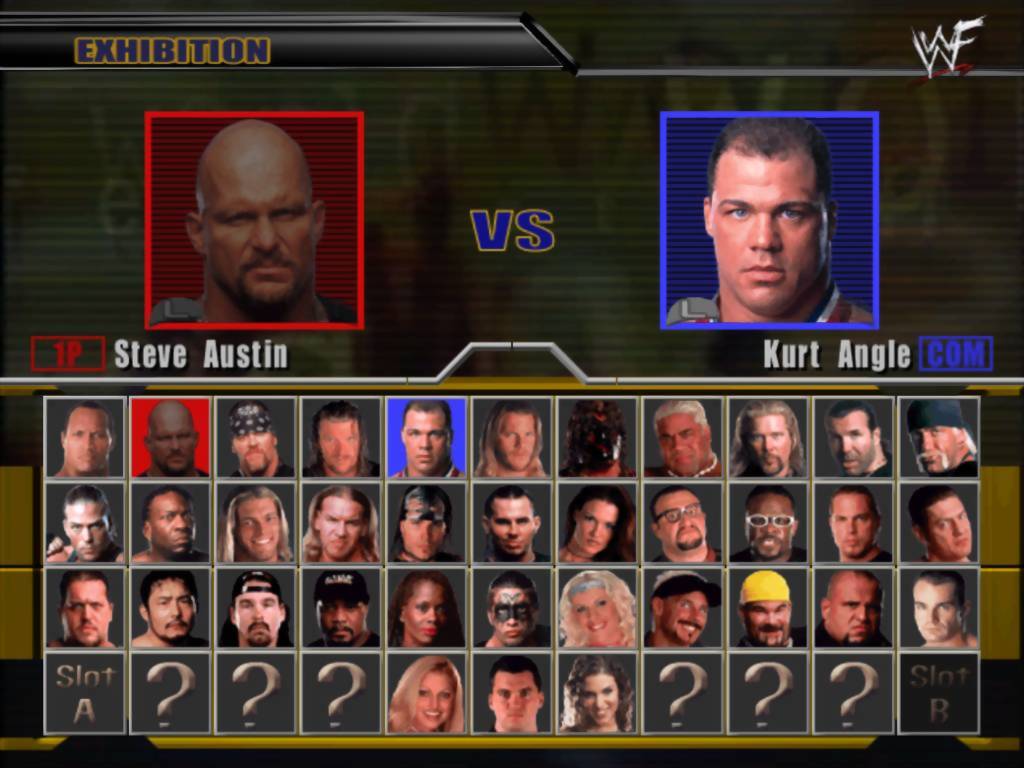This screenshot has width=1024, height=768.
Task: Select the black-bandana wrestler with white mustache
Action: (938, 438)
